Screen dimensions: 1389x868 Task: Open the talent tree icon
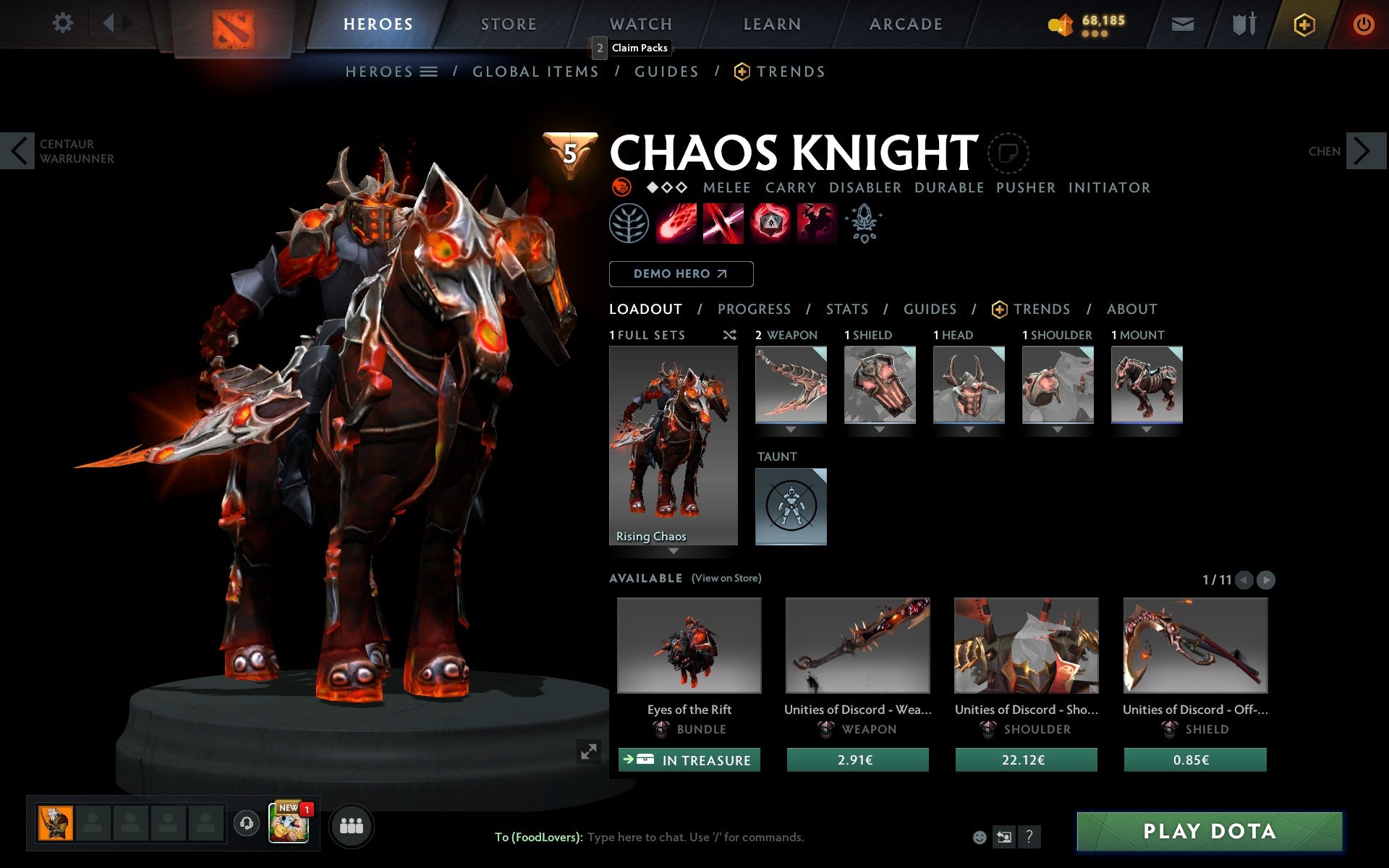[629, 224]
